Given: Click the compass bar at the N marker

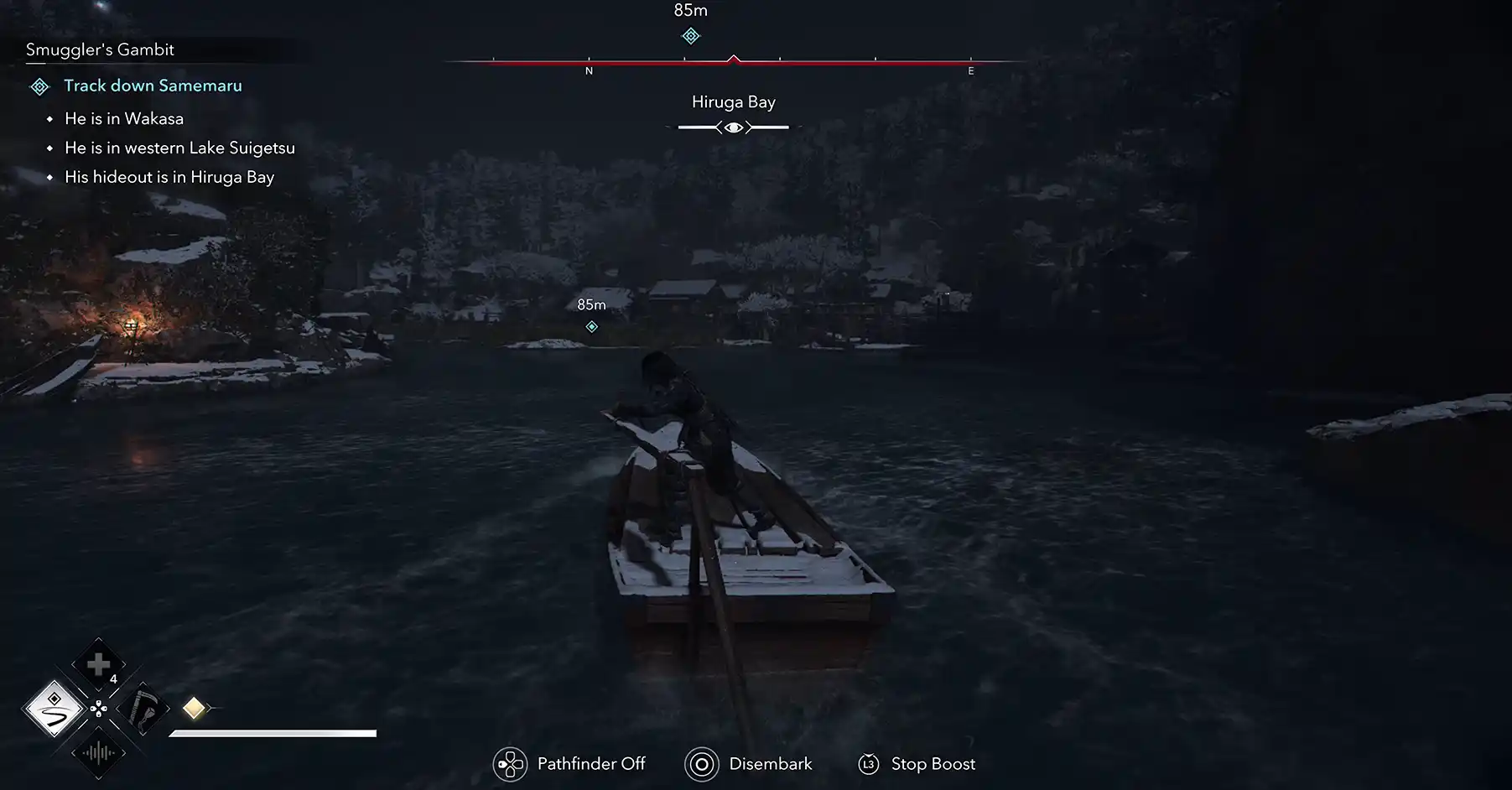Looking at the screenshot, I should pyautogui.click(x=589, y=63).
